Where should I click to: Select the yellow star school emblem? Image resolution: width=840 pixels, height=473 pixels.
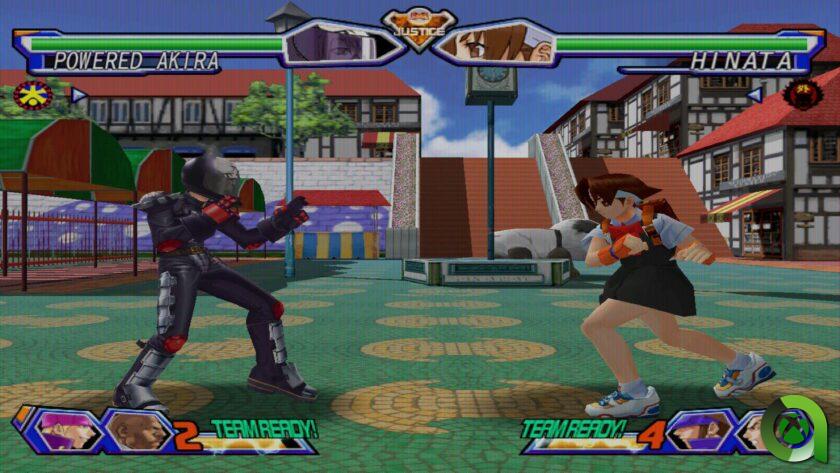35,95
